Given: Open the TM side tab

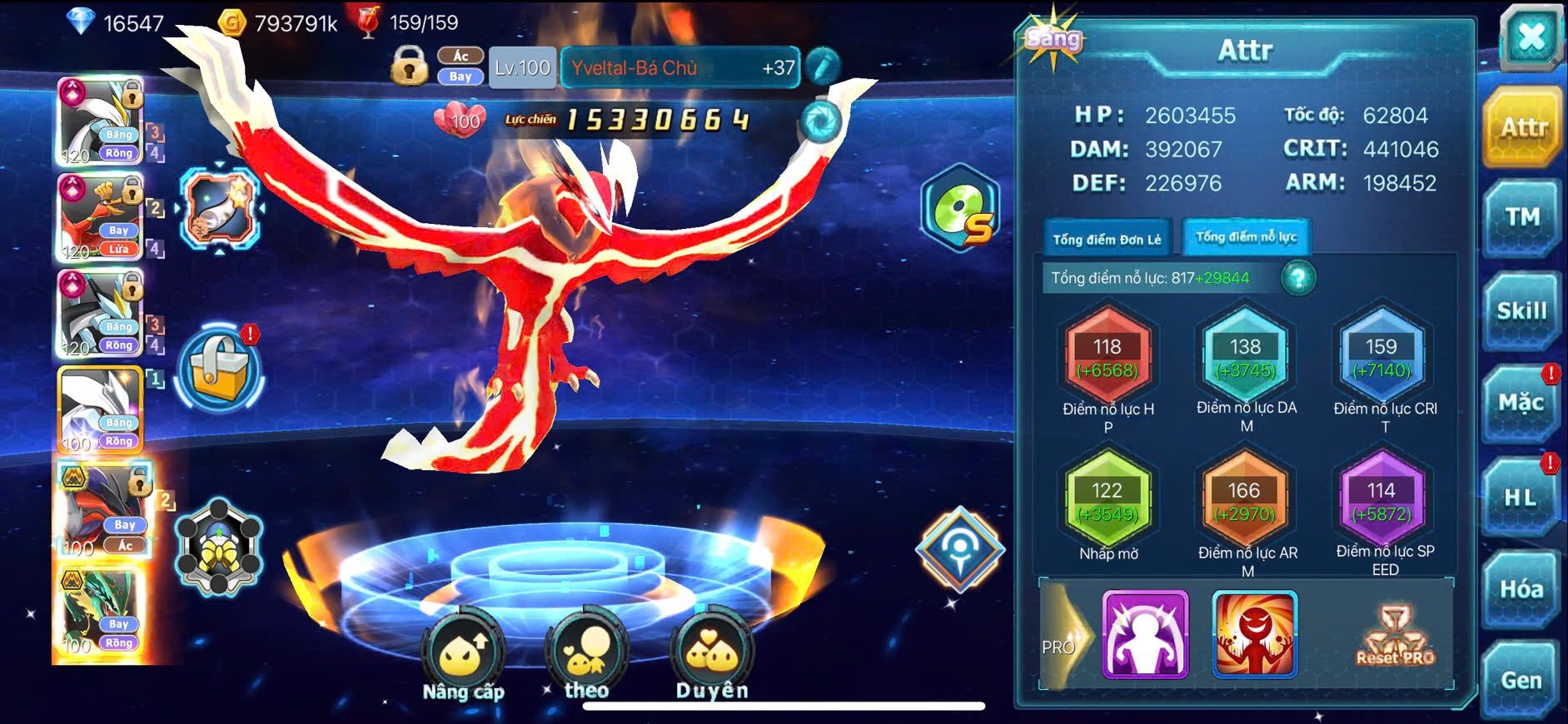Looking at the screenshot, I should (1521, 217).
